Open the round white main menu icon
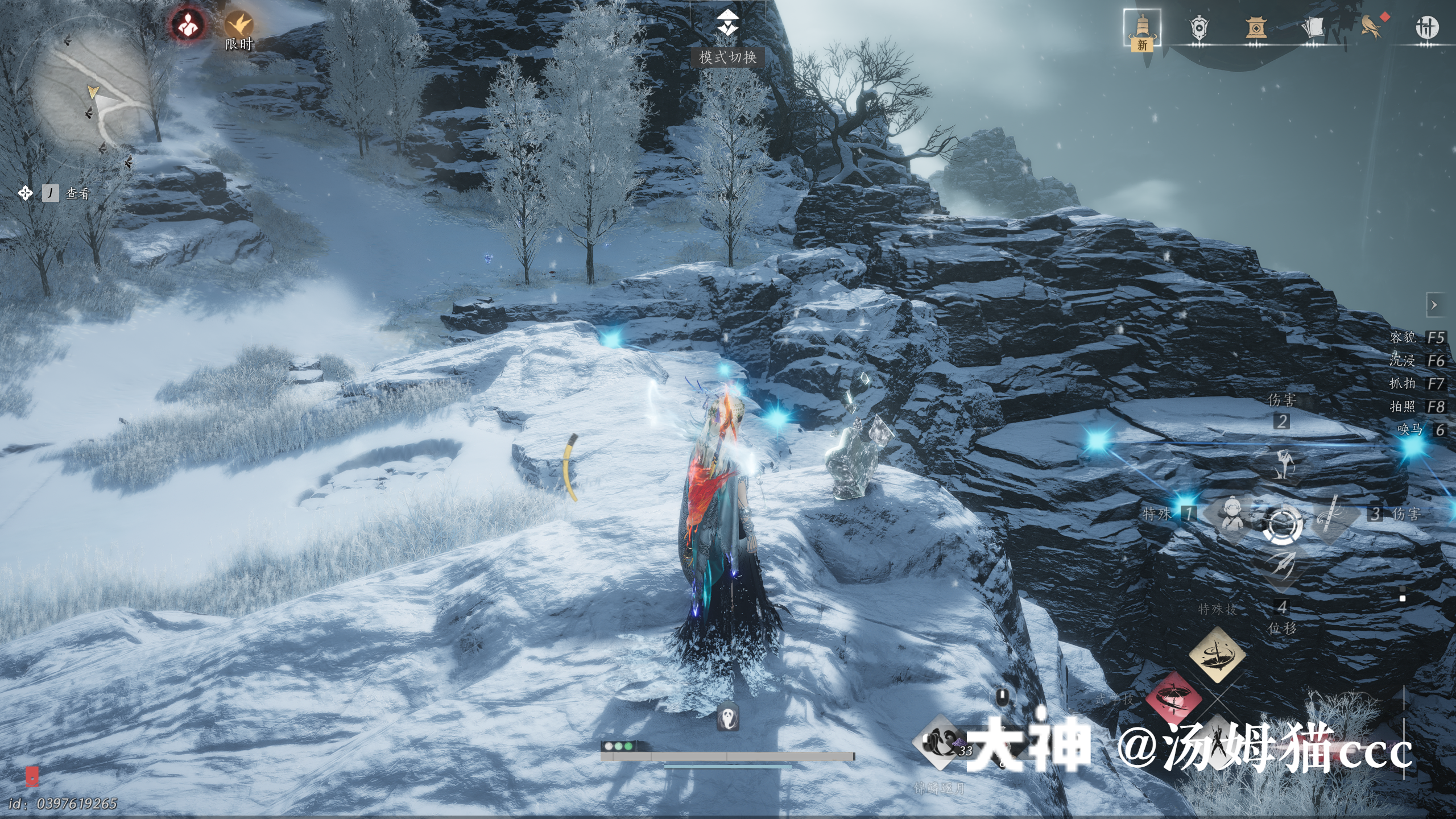The width and height of the screenshot is (1456, 819). click(1426, 28)
